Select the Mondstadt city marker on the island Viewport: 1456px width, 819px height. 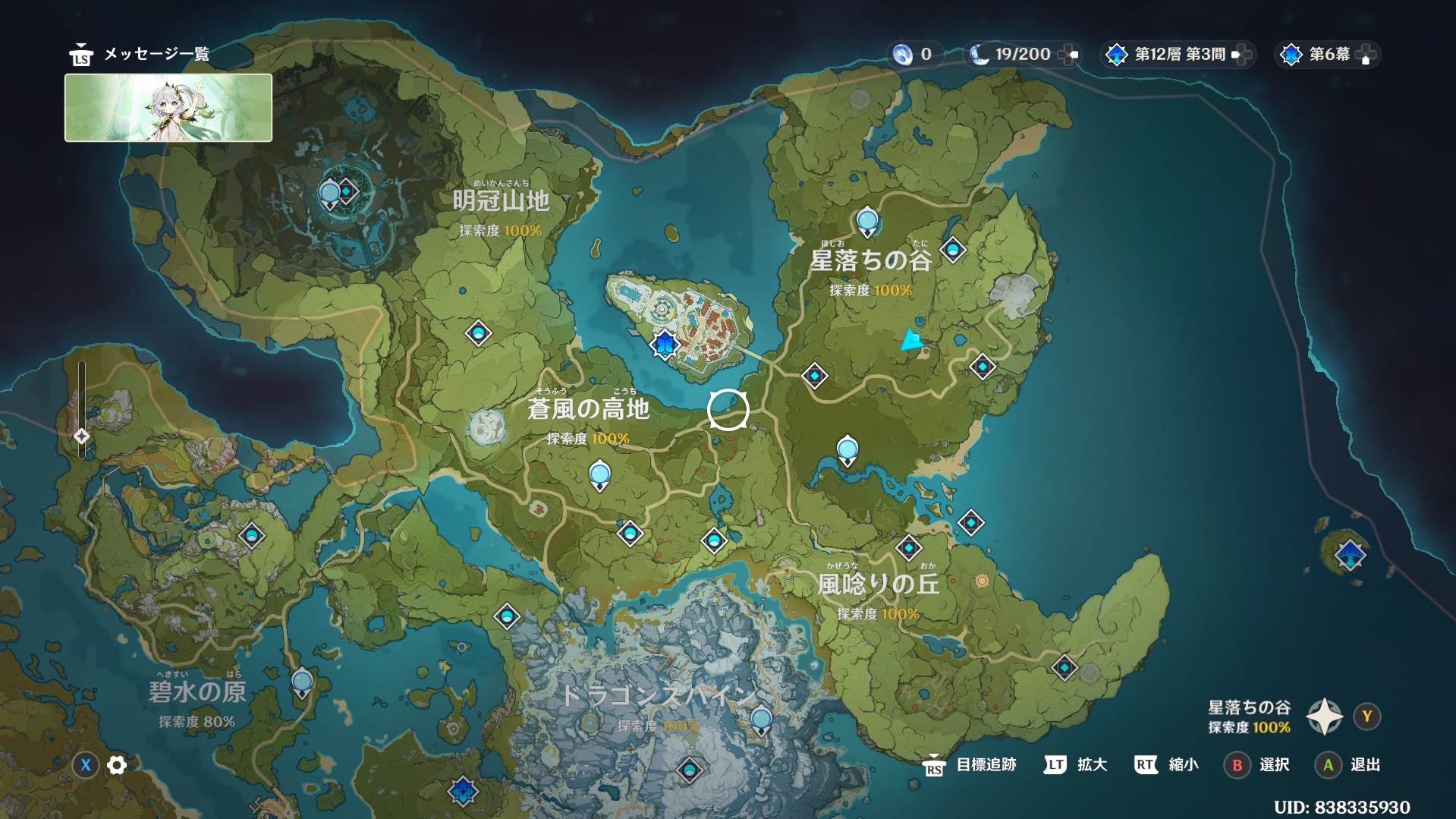point(665,344)
